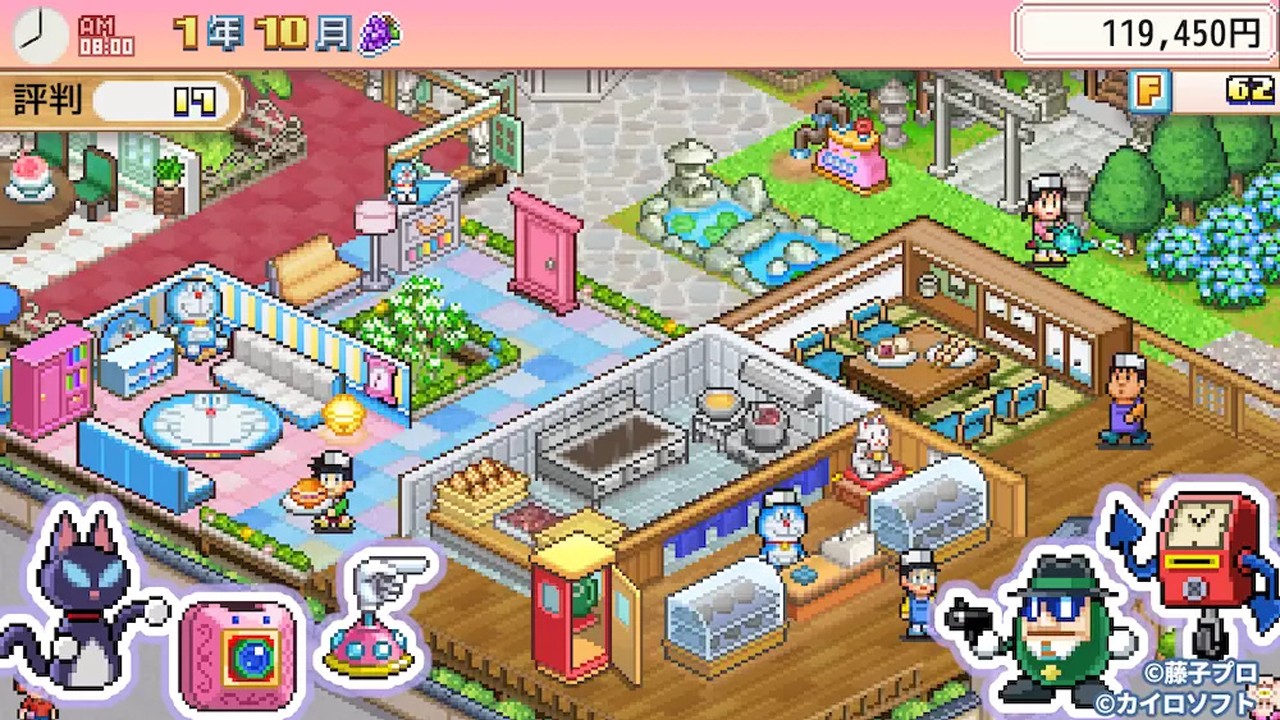Select the grape icon beside the date display
The width and height of the screenshot is (1280, 720).
(x=380, y=33)
